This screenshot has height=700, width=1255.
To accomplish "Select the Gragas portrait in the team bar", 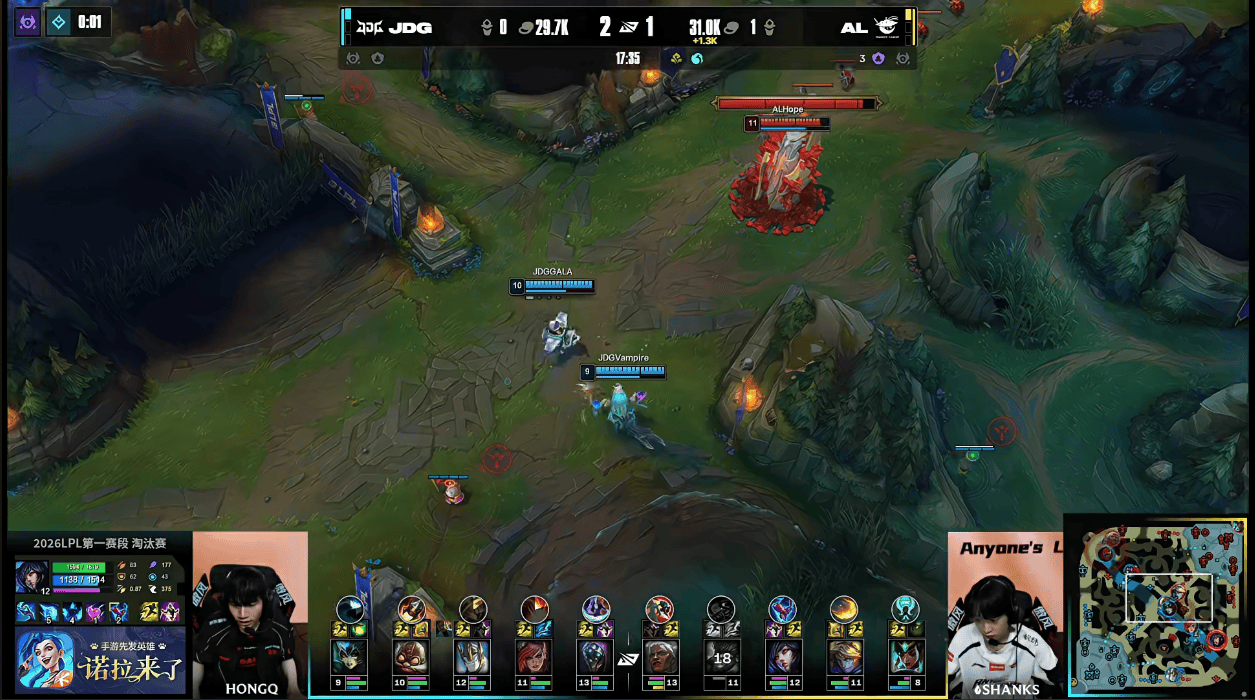I will click(x=411, y=657).
